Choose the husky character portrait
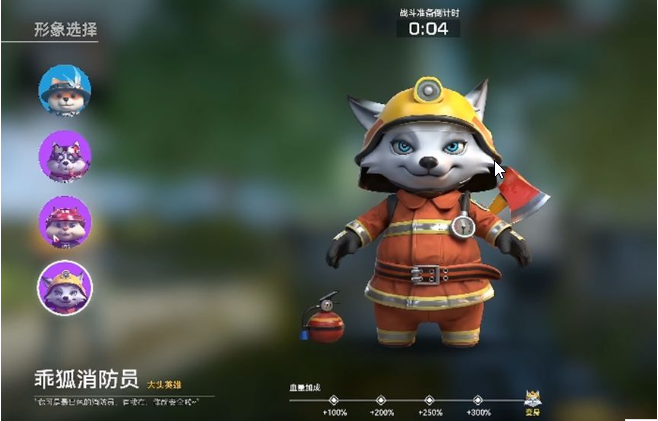This screenshot has width=658, height=421. [x=65, y=156]
